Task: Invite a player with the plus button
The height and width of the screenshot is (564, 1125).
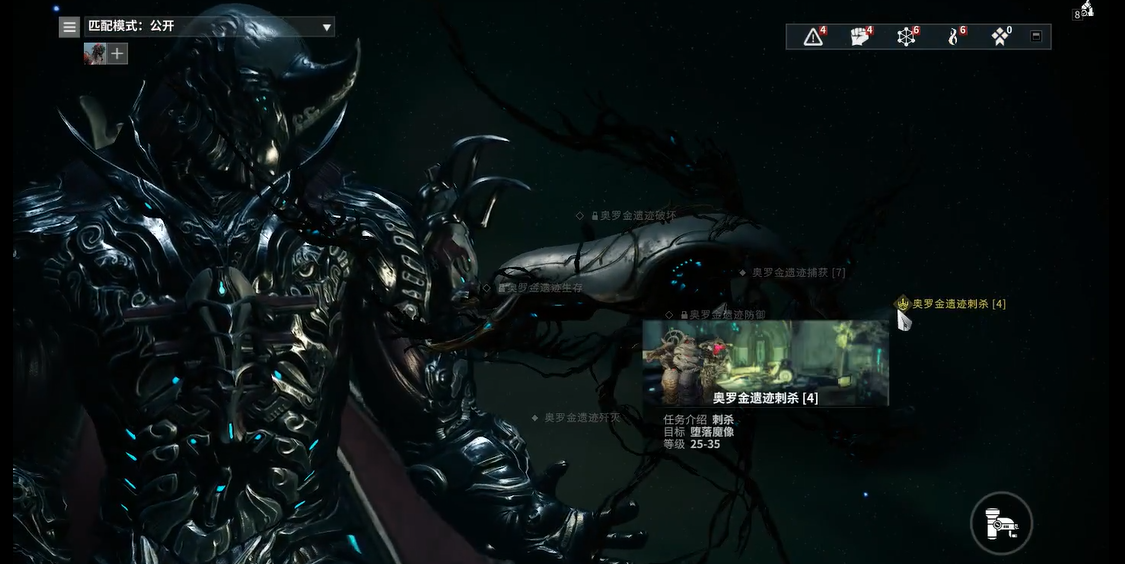Action: click(118, 54)
